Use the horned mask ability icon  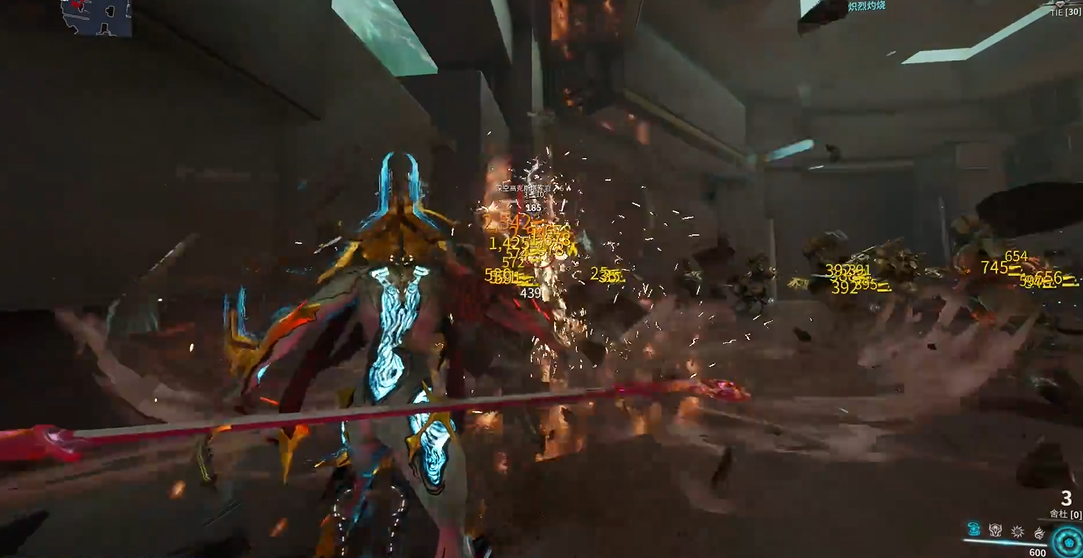click(x=996, y=530)
